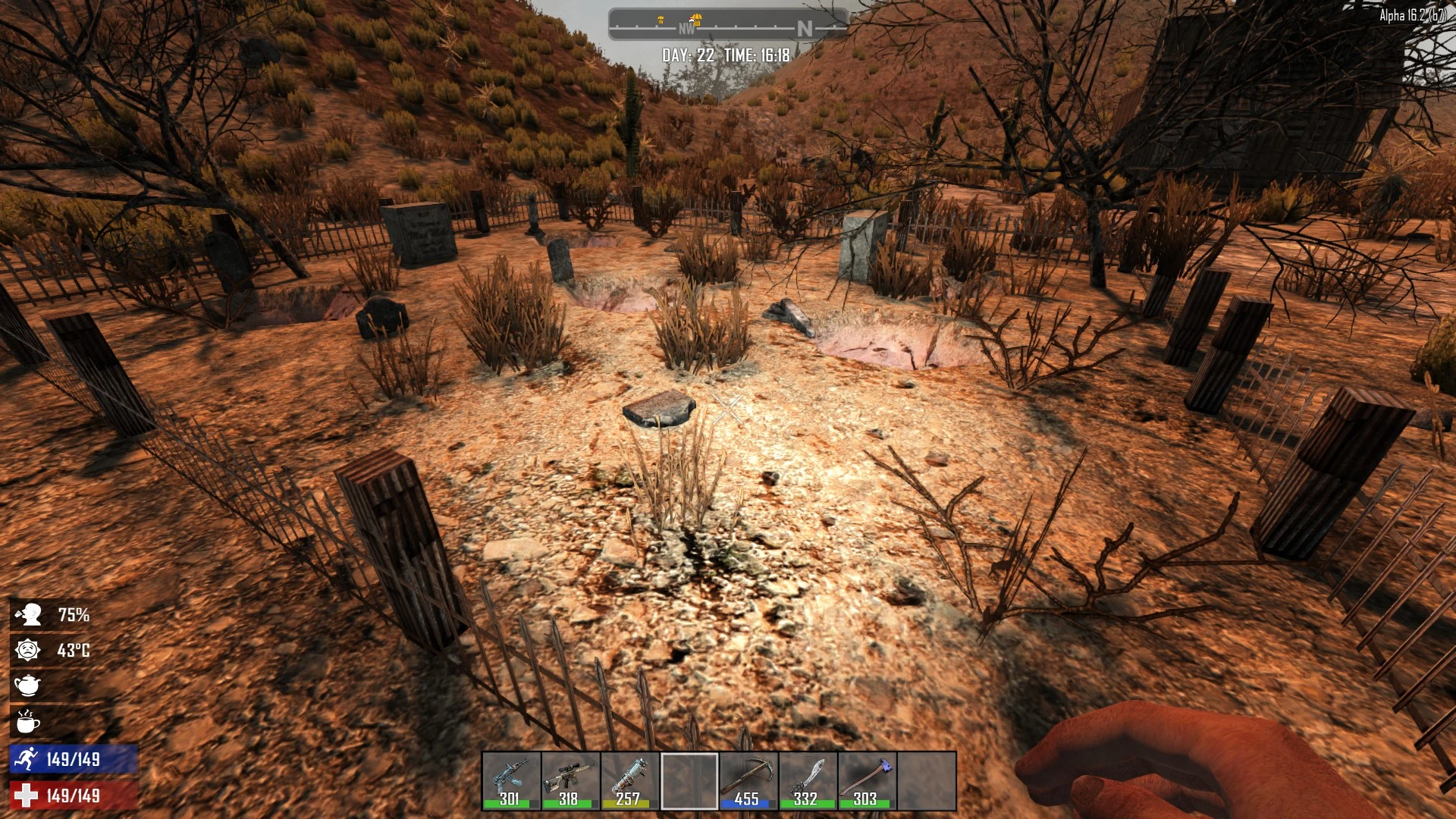Image resolution: width=1456 pixels, height=819 pixels.
Task: Switch to the crossbow hotbar slot
Action: click(x=748, y=780)
